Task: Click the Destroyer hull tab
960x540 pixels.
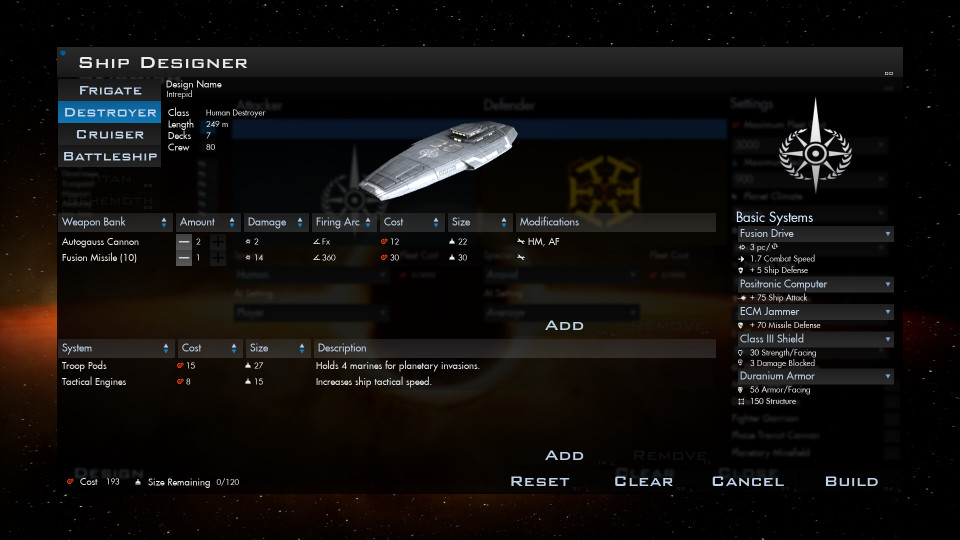Action: [x=110, y=113]
